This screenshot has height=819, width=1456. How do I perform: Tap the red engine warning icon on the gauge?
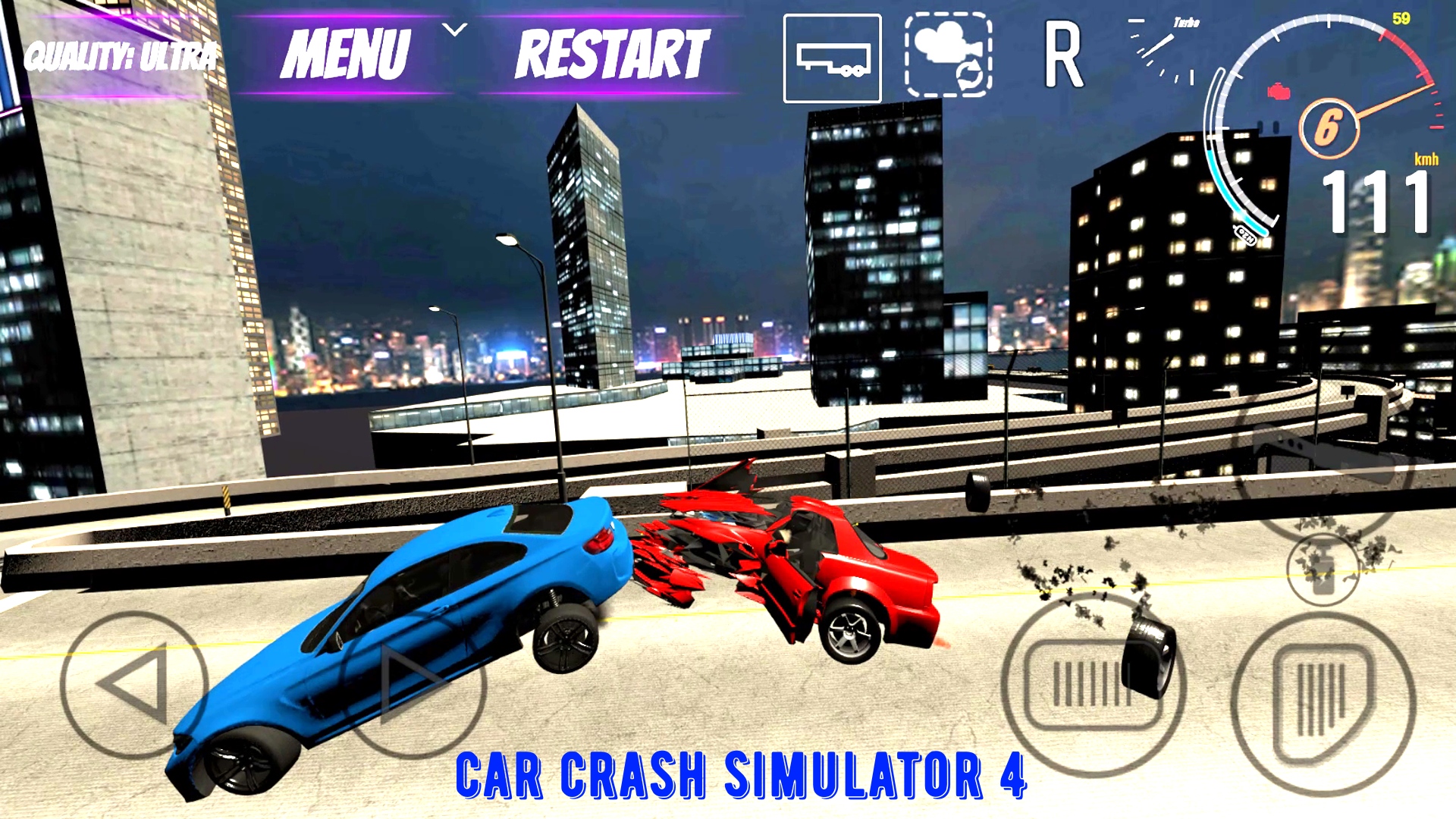click(x=1279, y=90)
